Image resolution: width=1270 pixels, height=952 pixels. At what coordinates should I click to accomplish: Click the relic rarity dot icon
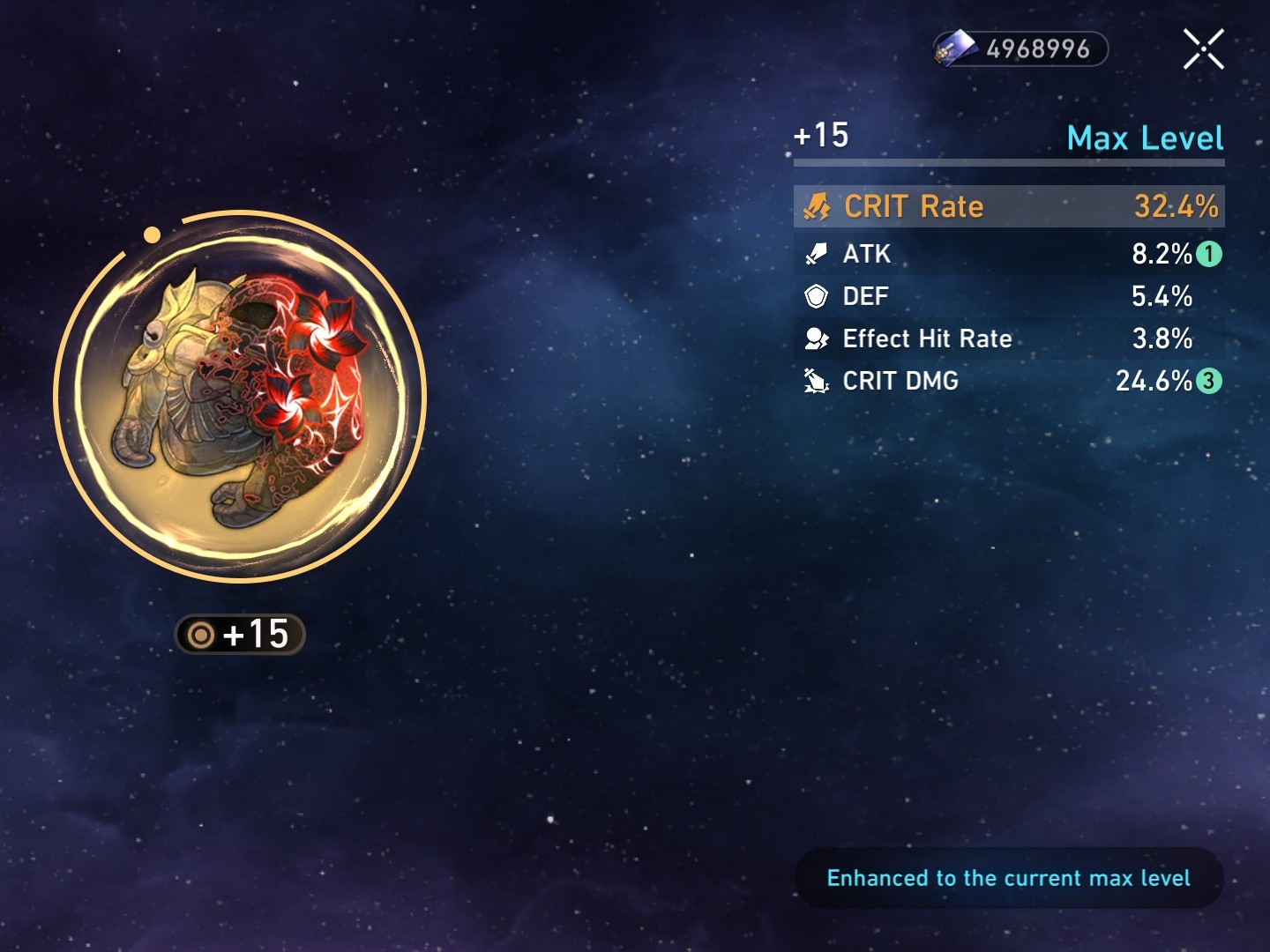pyautogui.click(x=152, y=234)
